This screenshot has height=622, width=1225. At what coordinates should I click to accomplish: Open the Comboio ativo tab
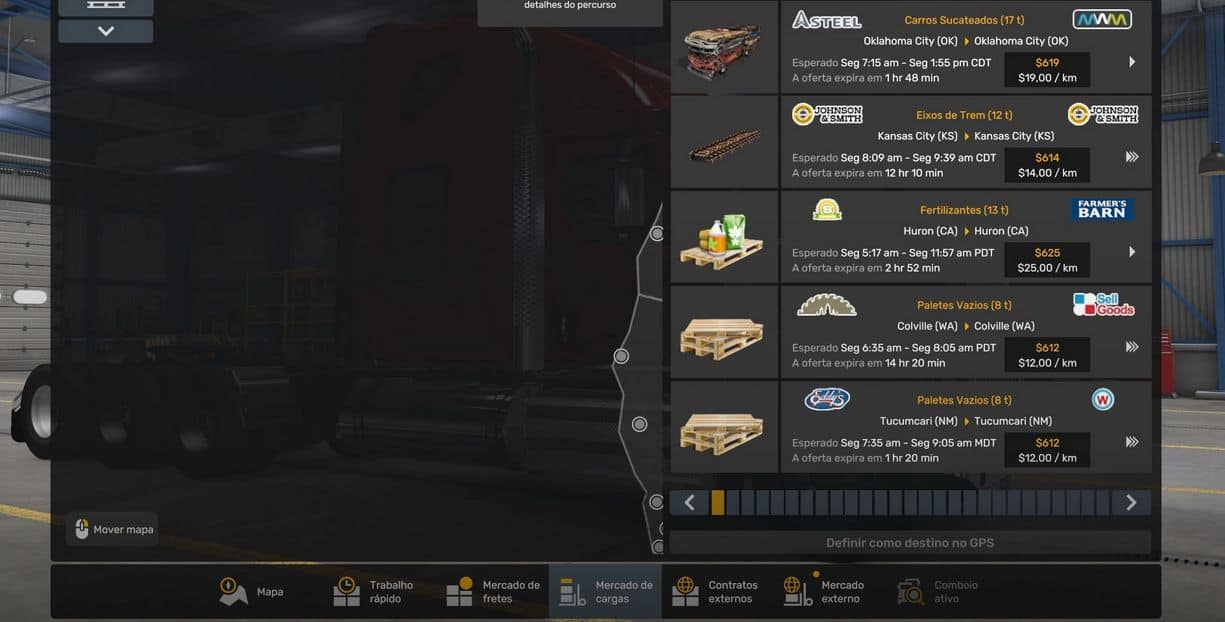coord(938,592)
